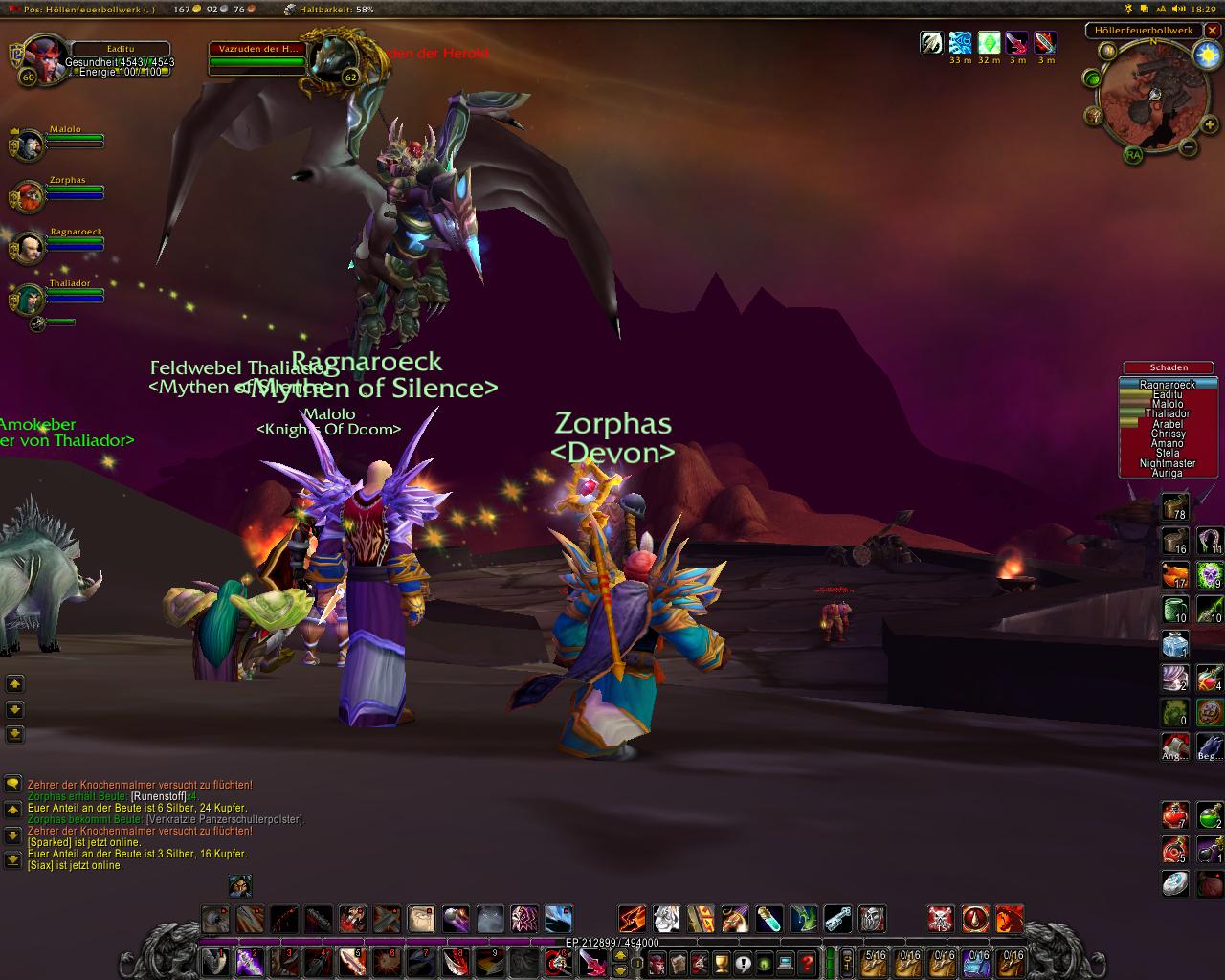
Task: Open the blue bag with 0/16 slots
Action: click(979, 961)
